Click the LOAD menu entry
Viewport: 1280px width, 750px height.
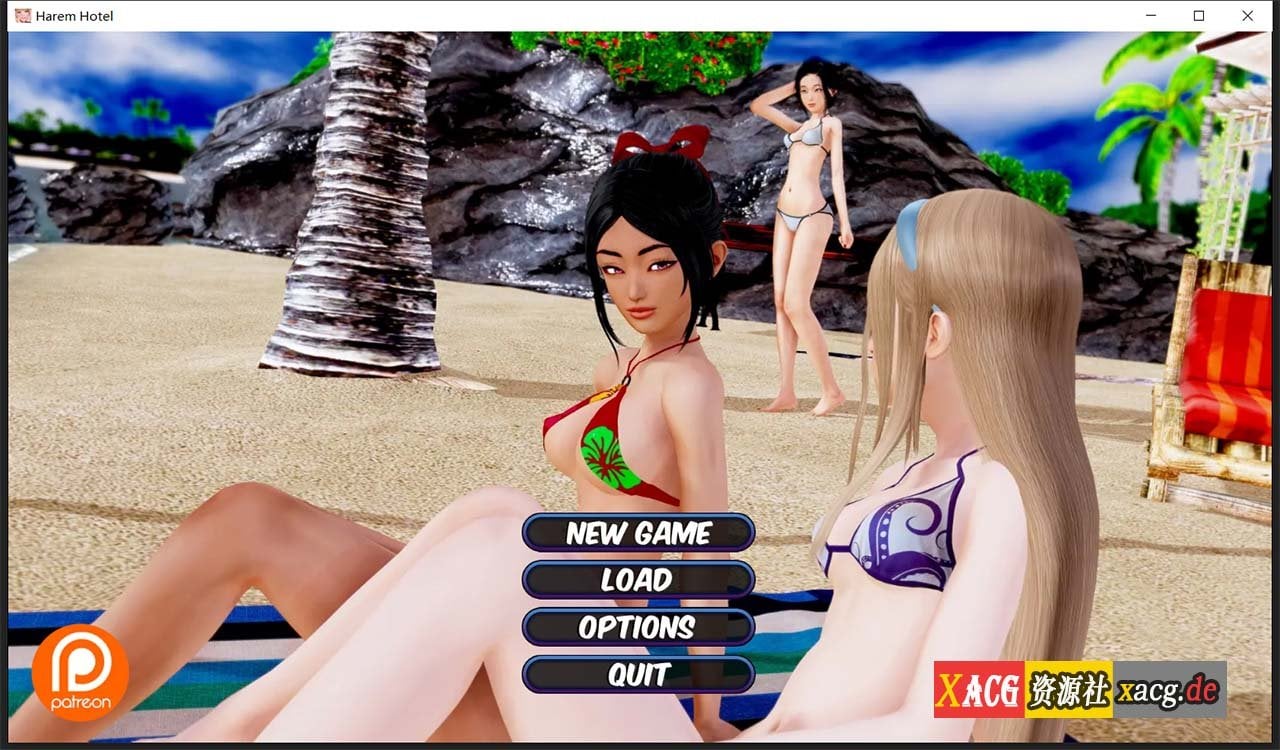tap(638, 580)
